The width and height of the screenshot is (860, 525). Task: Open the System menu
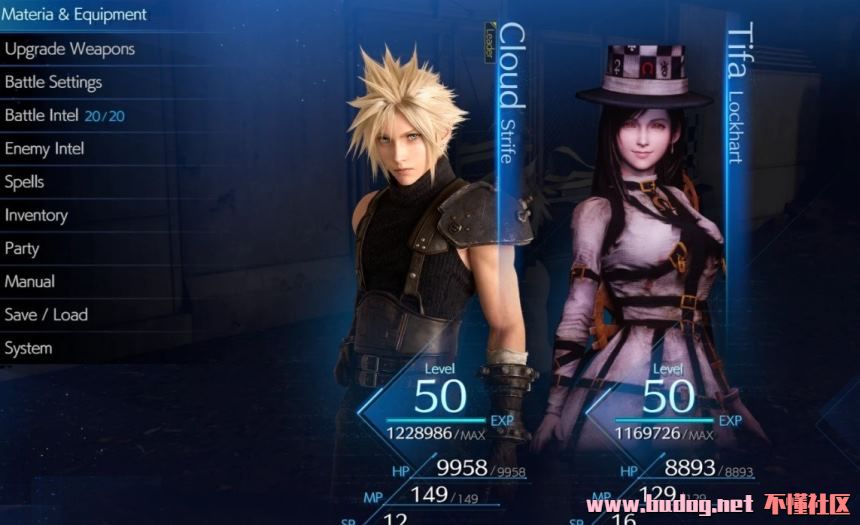[29, 348]
